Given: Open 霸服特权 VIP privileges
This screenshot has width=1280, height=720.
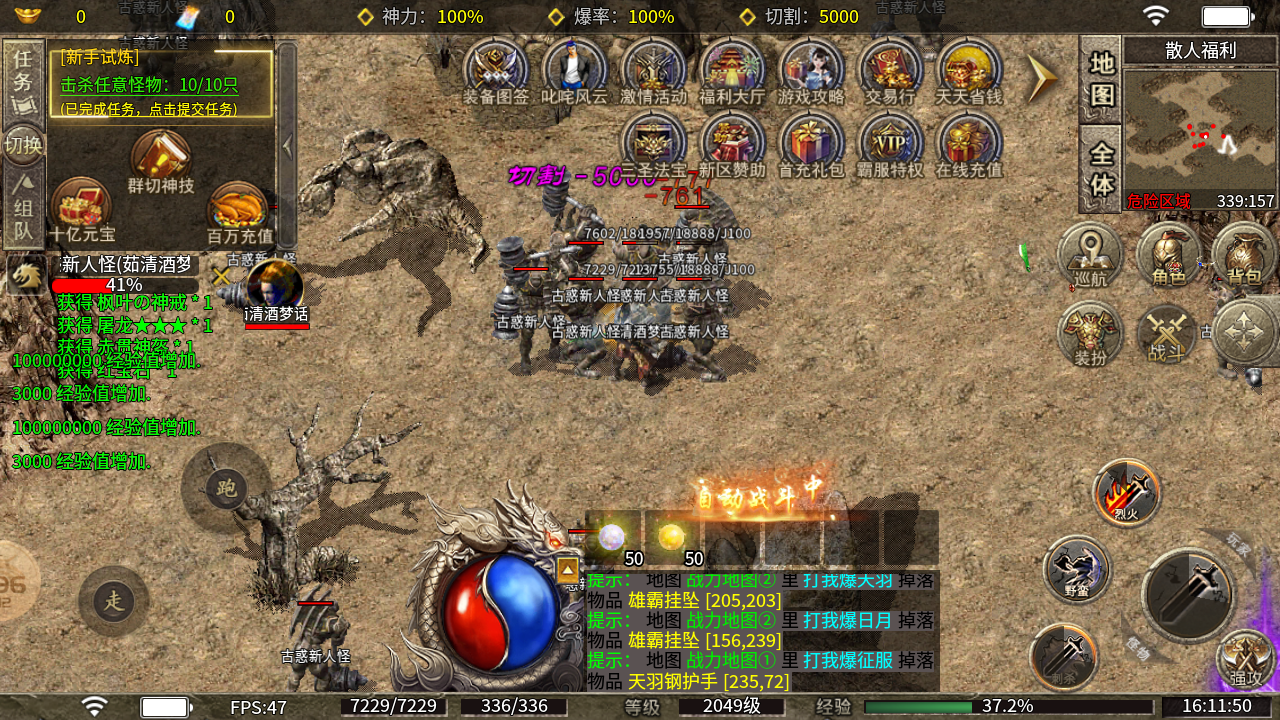Looking at the screenshot, I should click(x=890, y=144).
